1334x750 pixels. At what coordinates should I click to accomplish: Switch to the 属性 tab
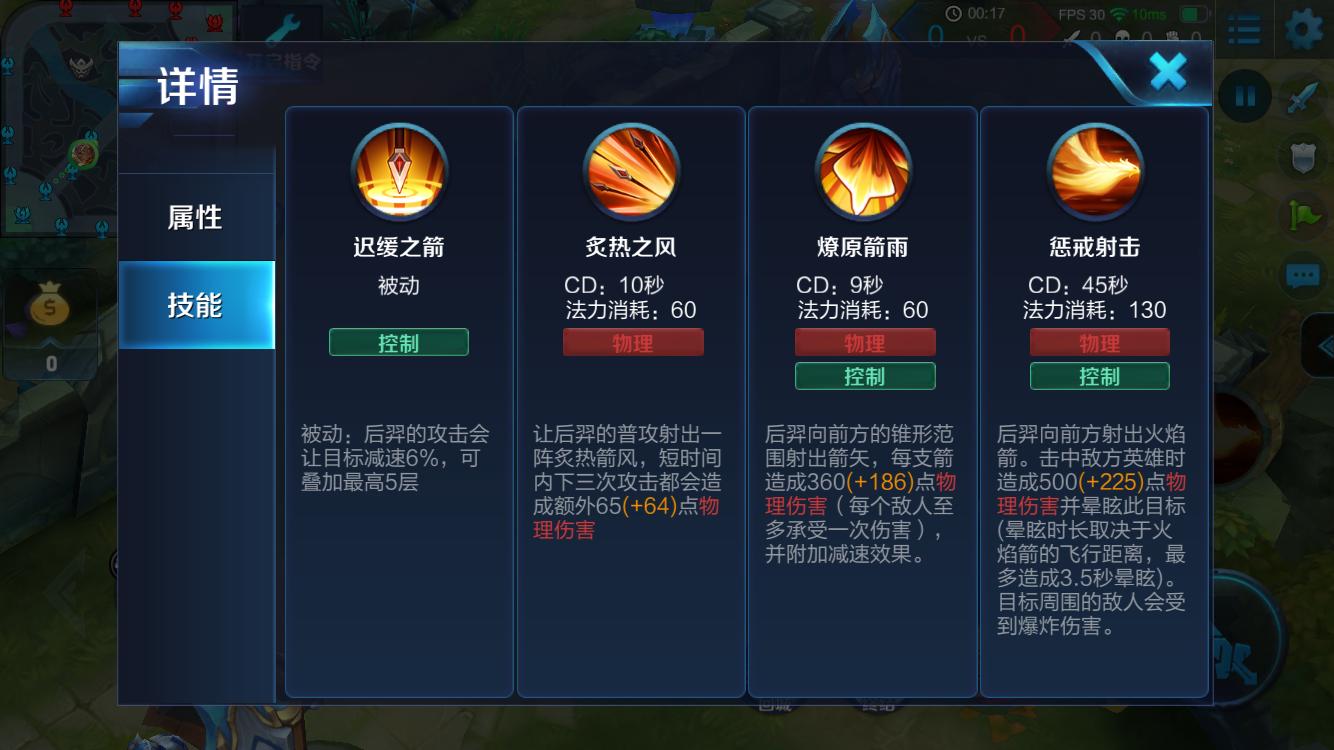[196, 217]
